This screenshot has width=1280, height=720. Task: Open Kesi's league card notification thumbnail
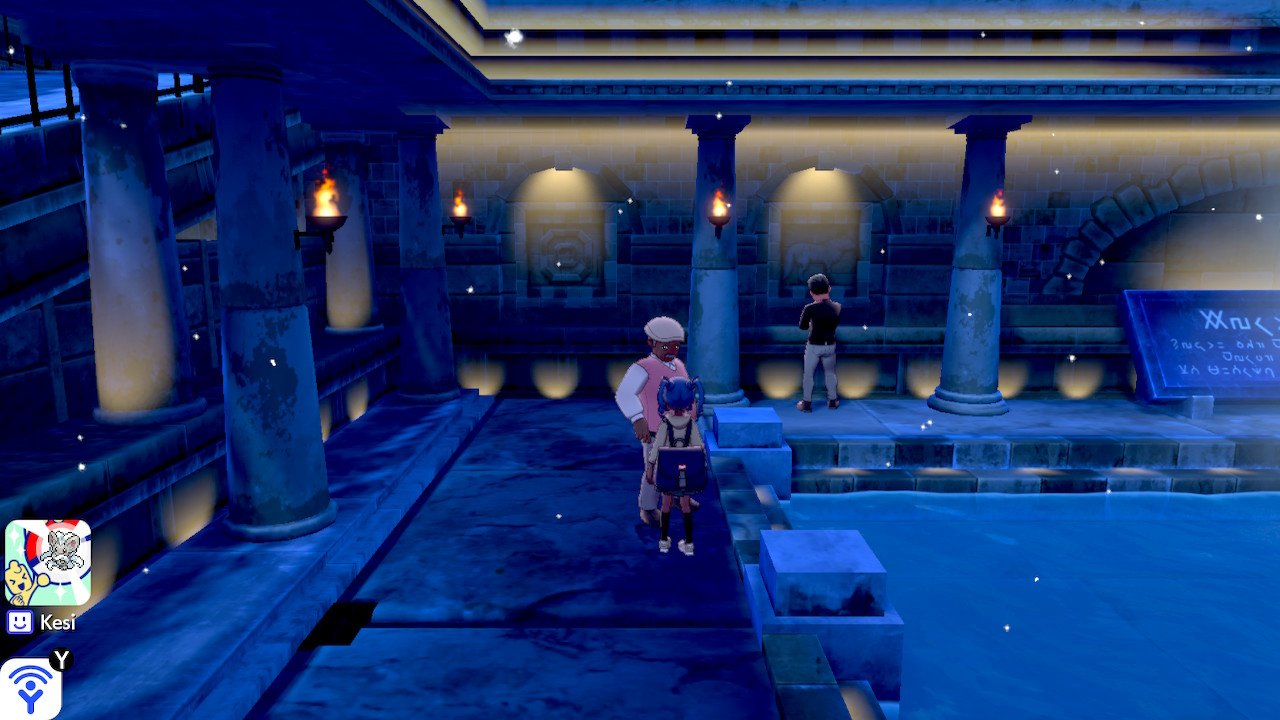tap(47, 563)
